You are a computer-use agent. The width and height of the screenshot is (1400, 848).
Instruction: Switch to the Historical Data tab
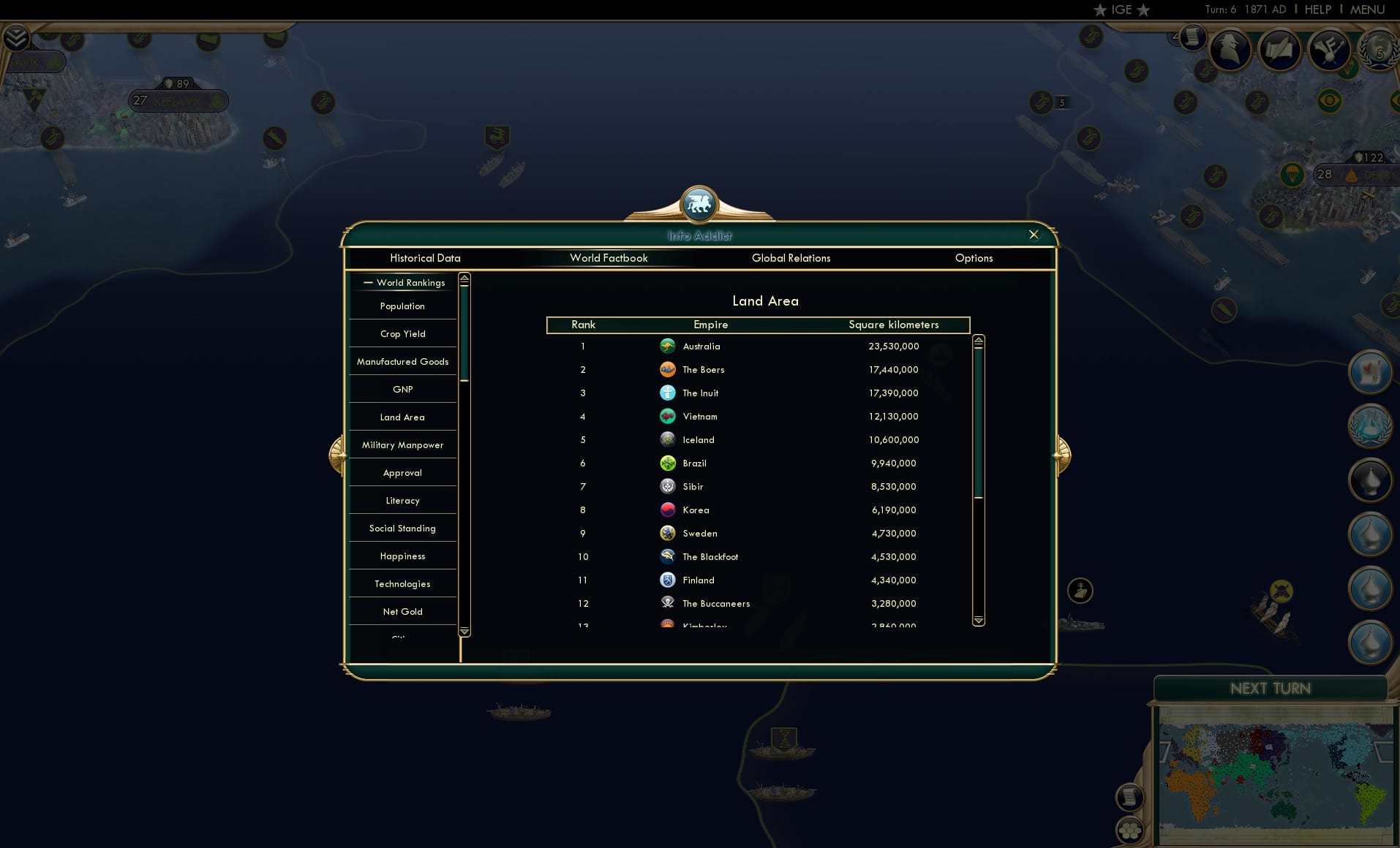(426, 258)
